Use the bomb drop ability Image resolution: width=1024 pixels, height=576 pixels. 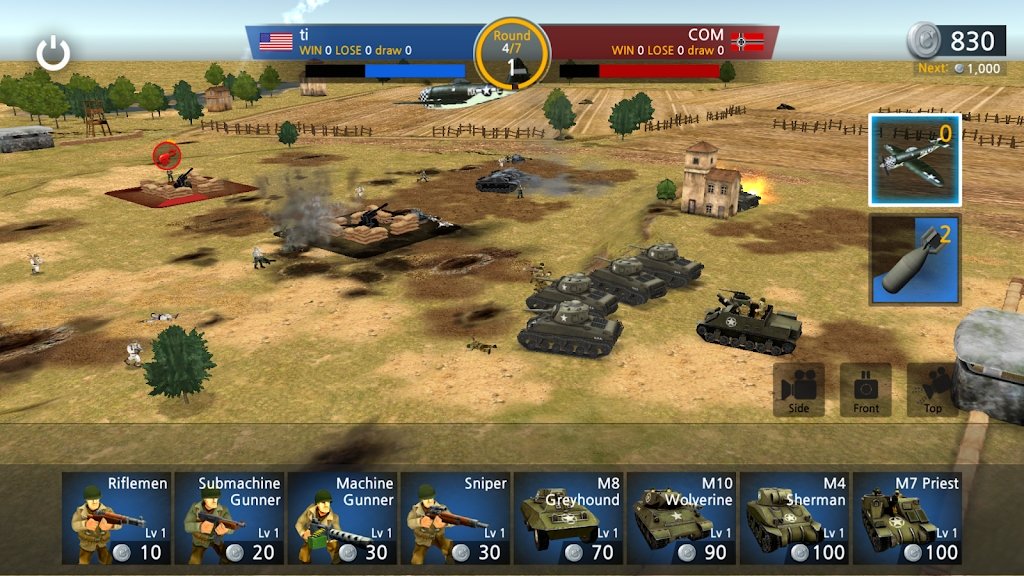915,259
